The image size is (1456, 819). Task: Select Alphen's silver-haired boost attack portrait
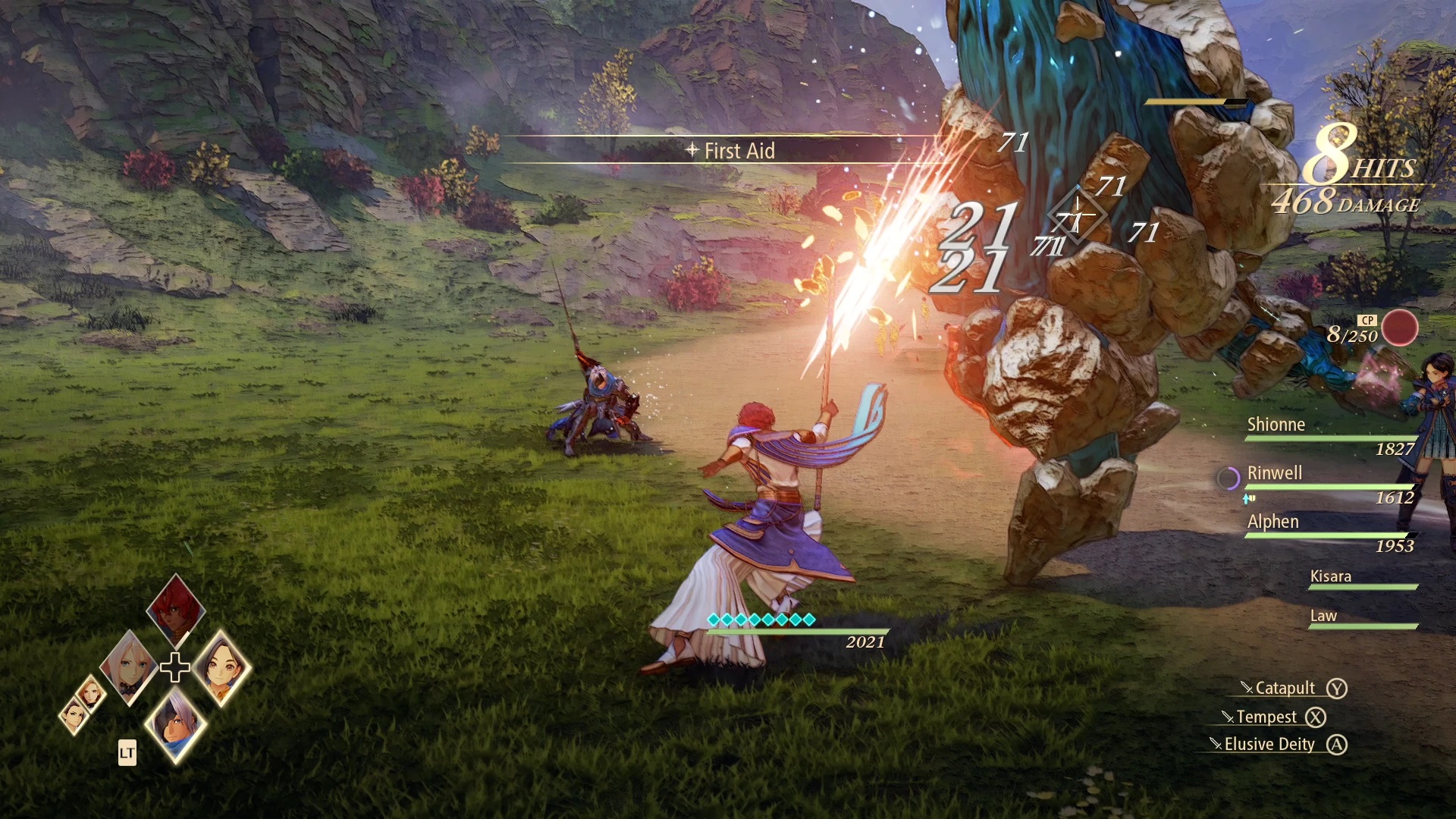coord(176,724)
